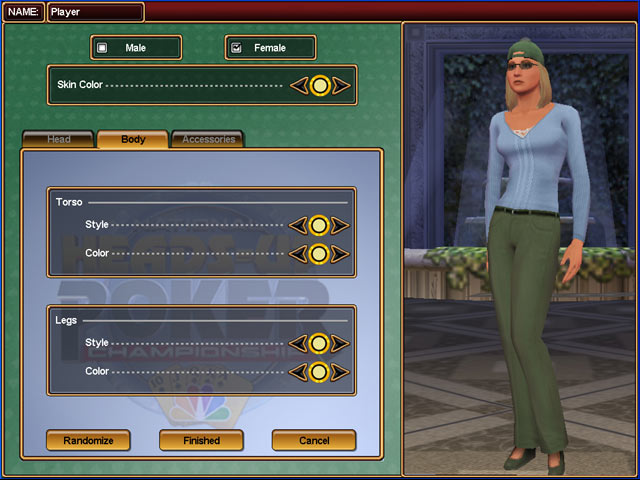Select the Male gender option
Screen dimensions: 640x480
pos(136,48)
